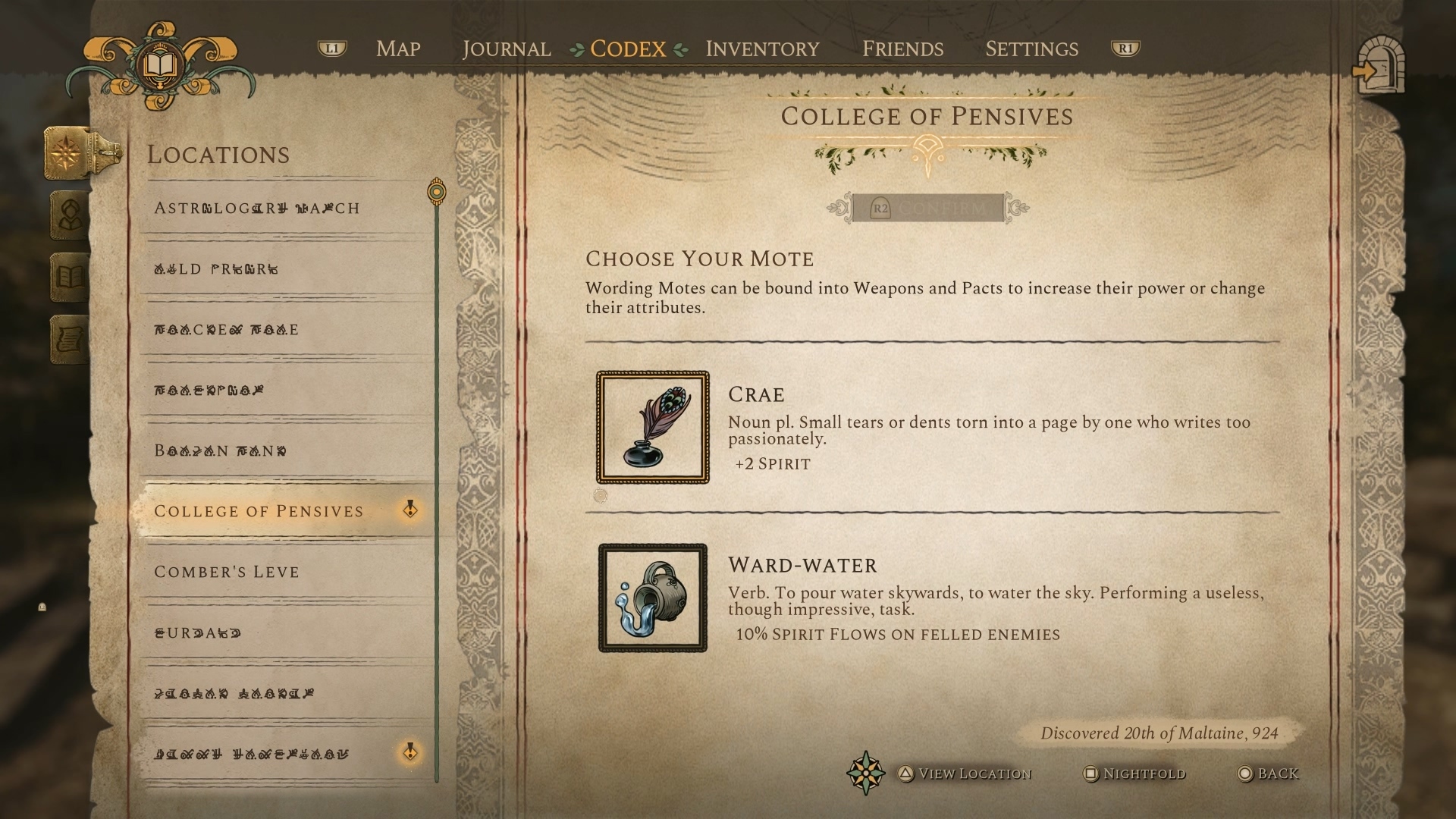The width and height of the screenshot is (1456, 819).
Task: Open the Journal tab
Action: (x=507, y=49)
